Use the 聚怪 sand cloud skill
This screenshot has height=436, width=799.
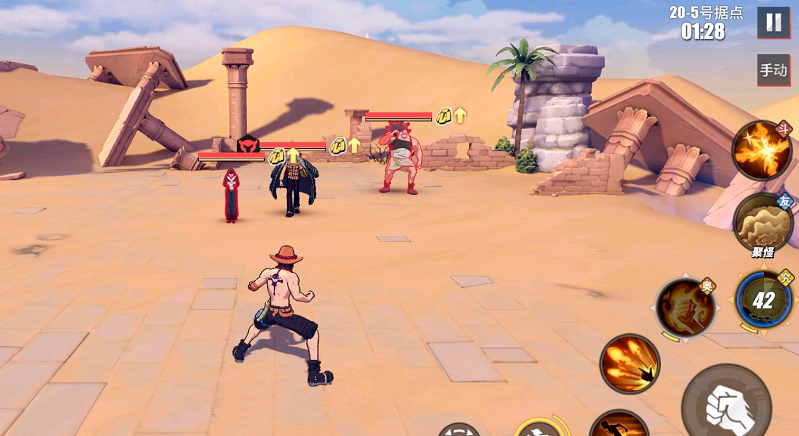point(763,222)
